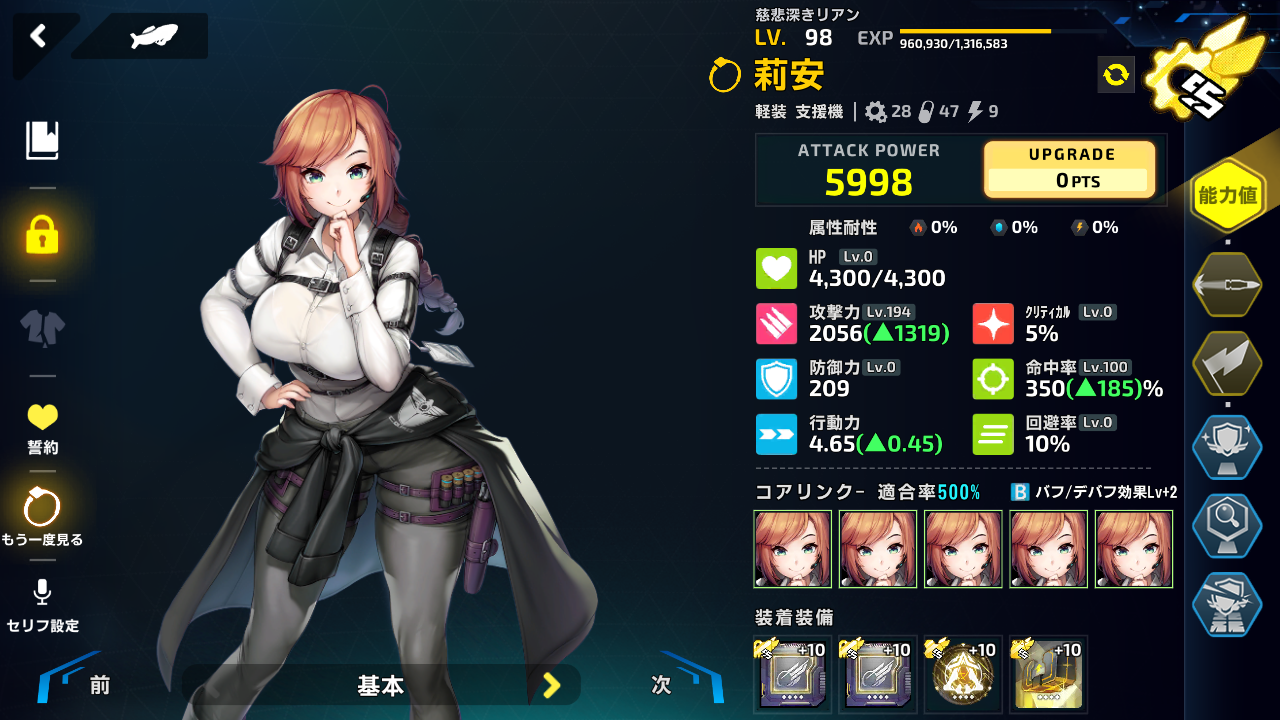Select もう一度見る ring button
This screenshot has height=720, width=1280.
(42, 517)
